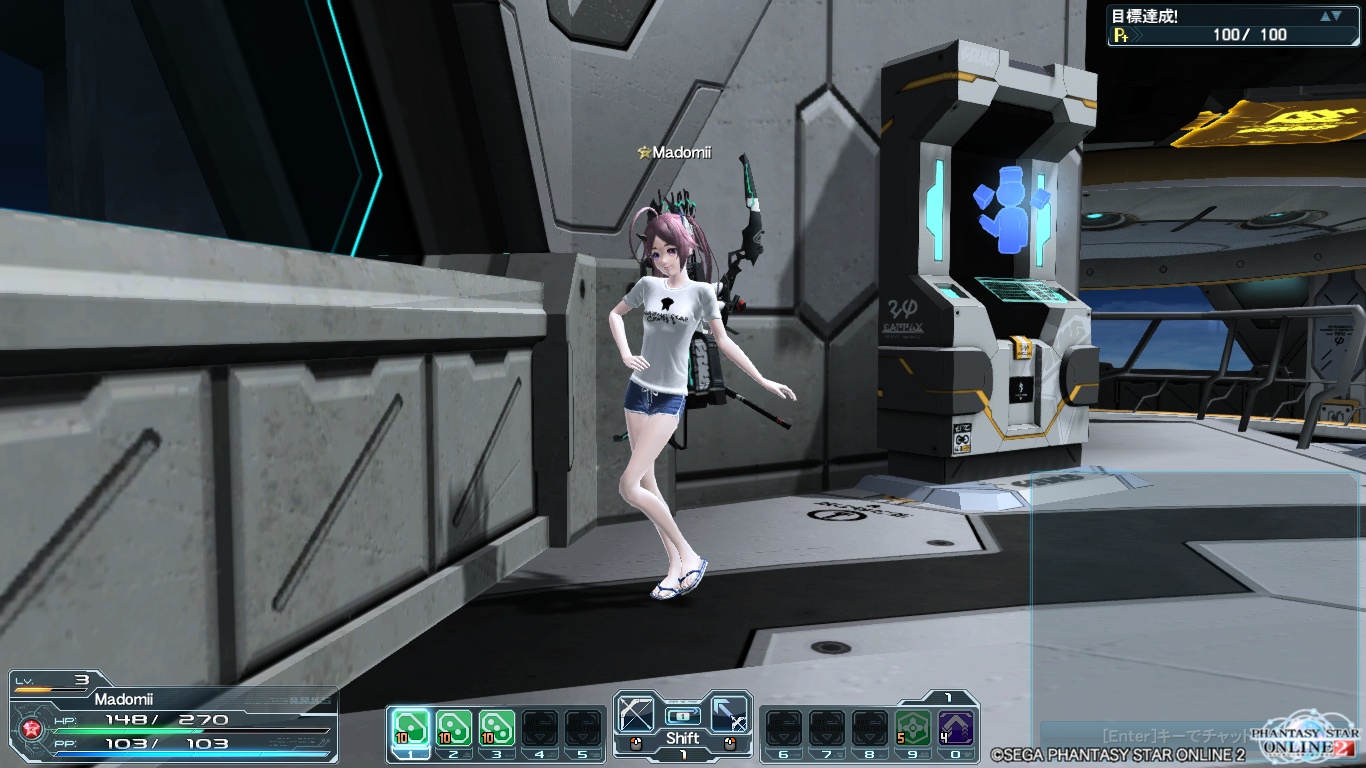Activate the purple chevron item in slot 0
Viewport: 1366px width, 768px height.
956,728
